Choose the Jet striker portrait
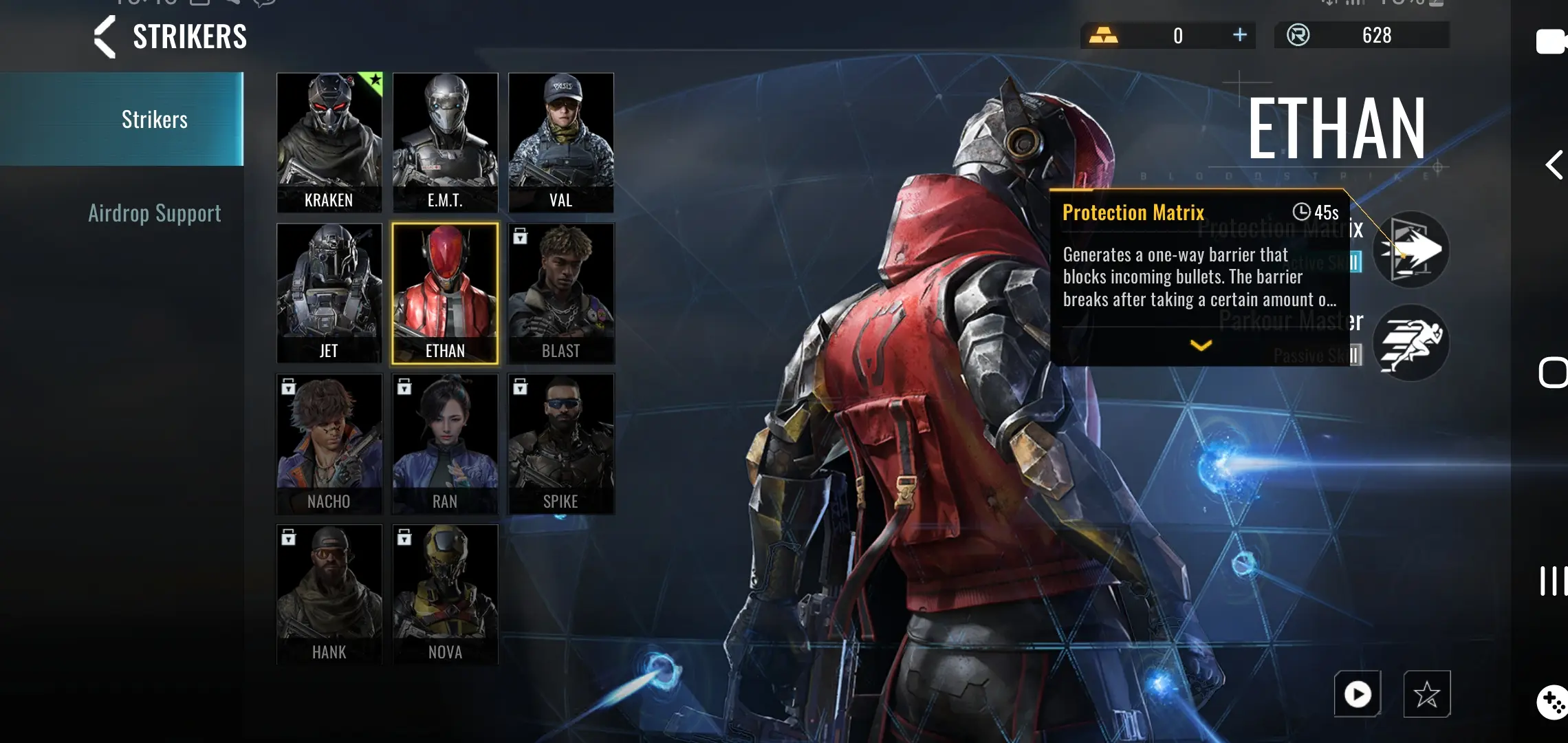Screen dimensions: 1568x743 329,293
